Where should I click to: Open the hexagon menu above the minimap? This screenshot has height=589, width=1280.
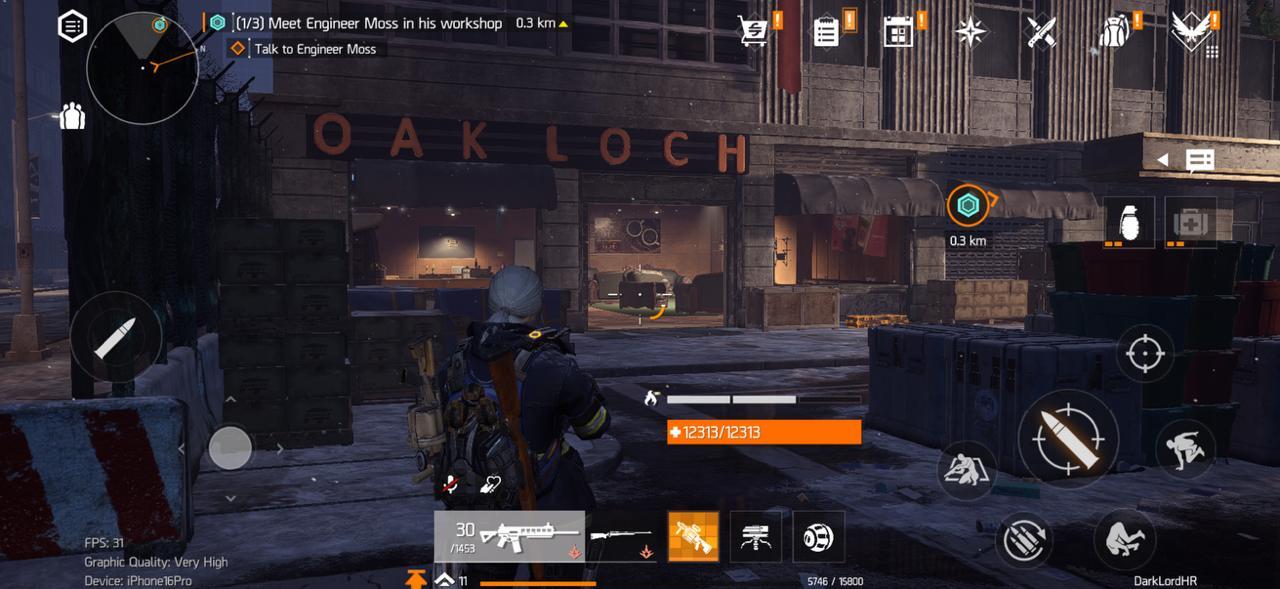coord(73,27)
